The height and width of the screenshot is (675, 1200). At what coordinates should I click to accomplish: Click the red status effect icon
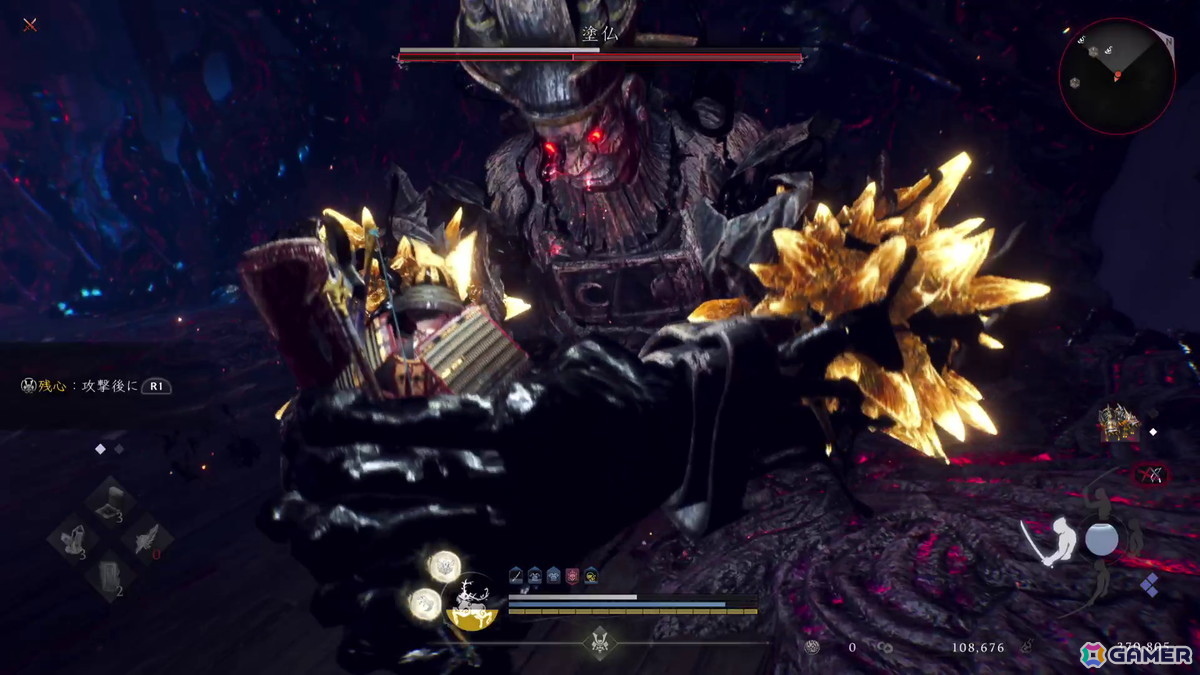tap(572, 574)
